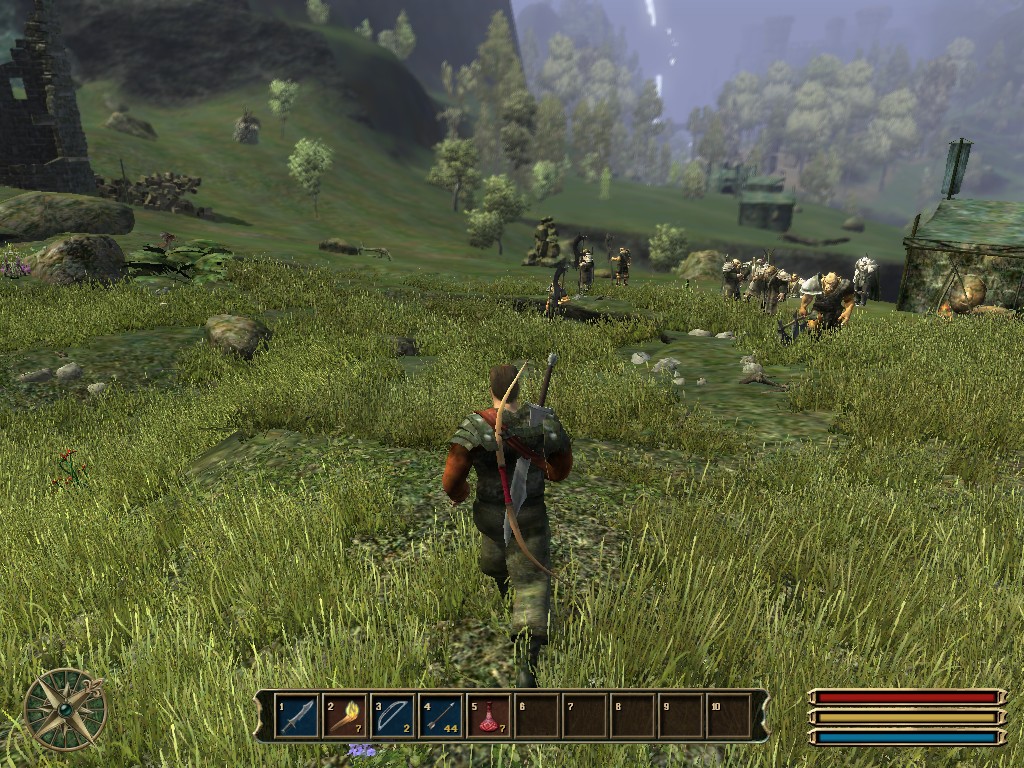
Task: Select the sword in hotbar slot 1
Action: click(296, 716)
